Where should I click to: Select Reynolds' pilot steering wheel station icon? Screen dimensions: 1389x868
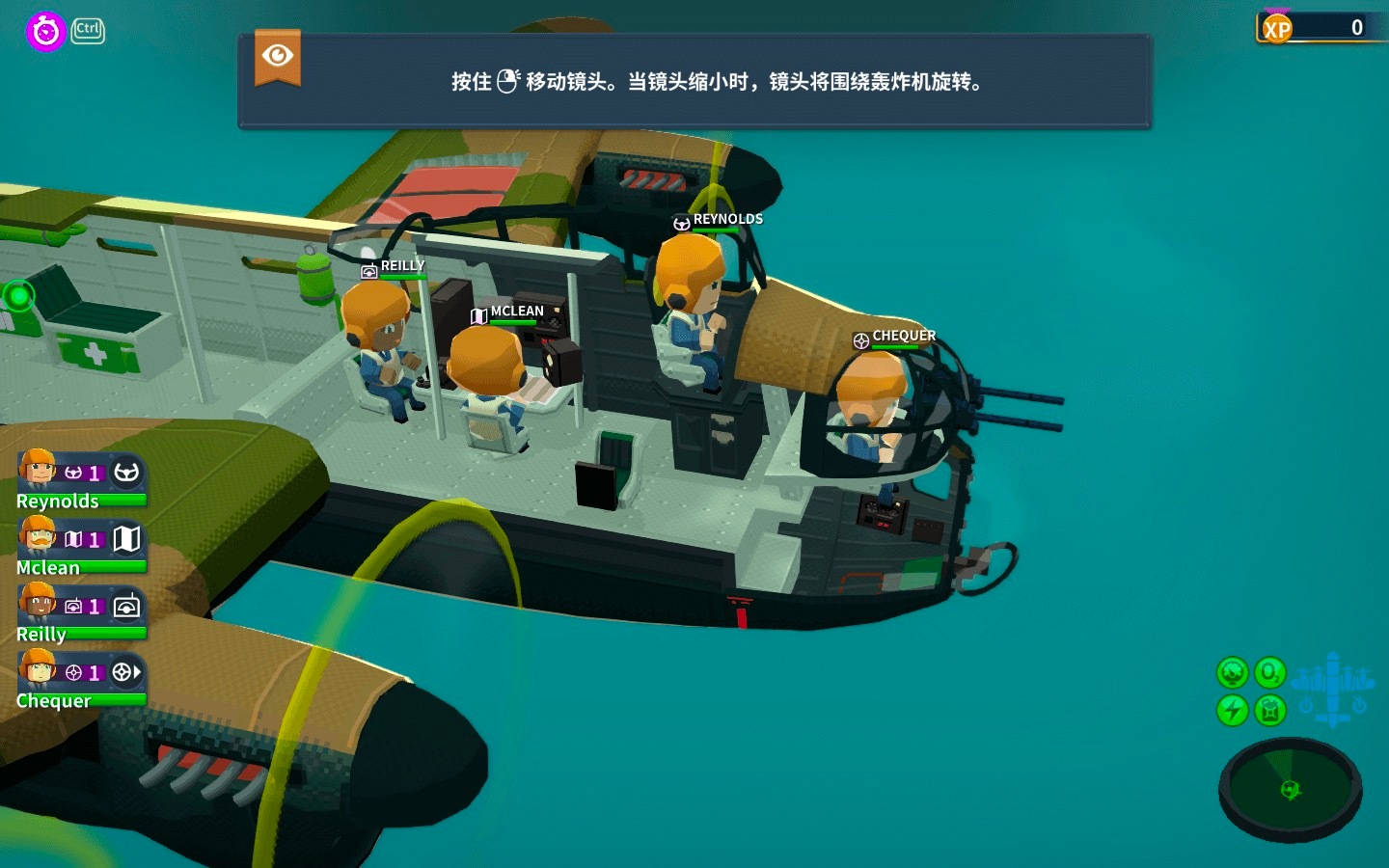pos(127,473)
